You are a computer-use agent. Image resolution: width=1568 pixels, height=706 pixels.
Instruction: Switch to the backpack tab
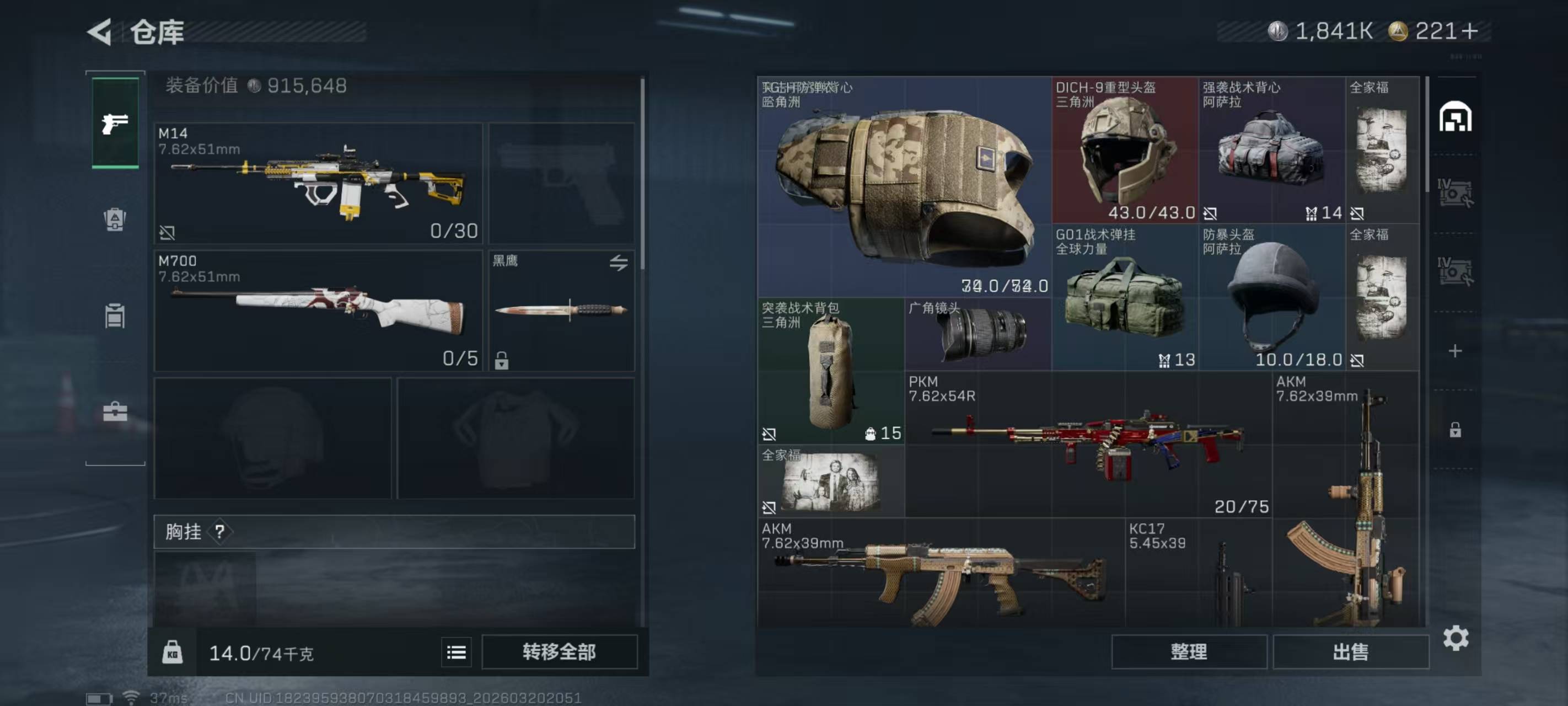point(115,220)
